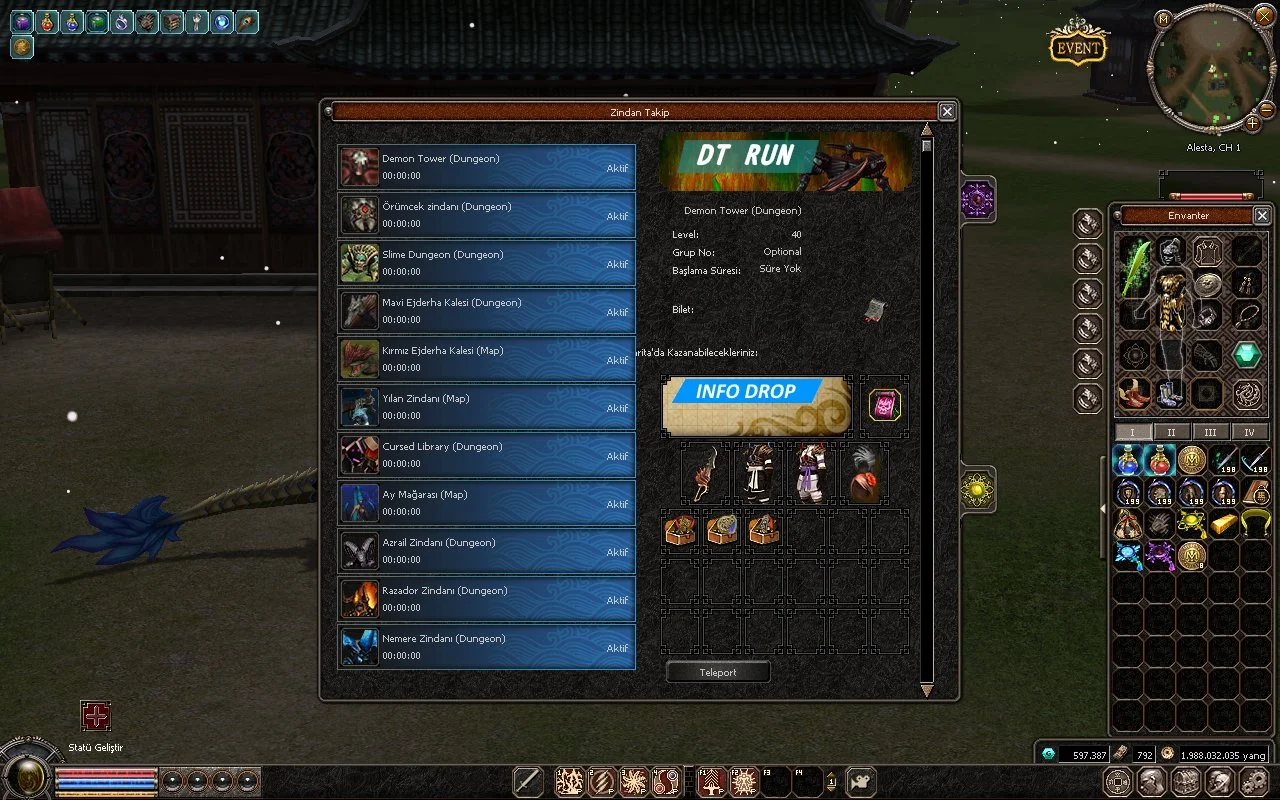Screen dimensions: 1280x800
Task: Zoom in the minimap with plus button
Action: click(x=1252, y=124)
